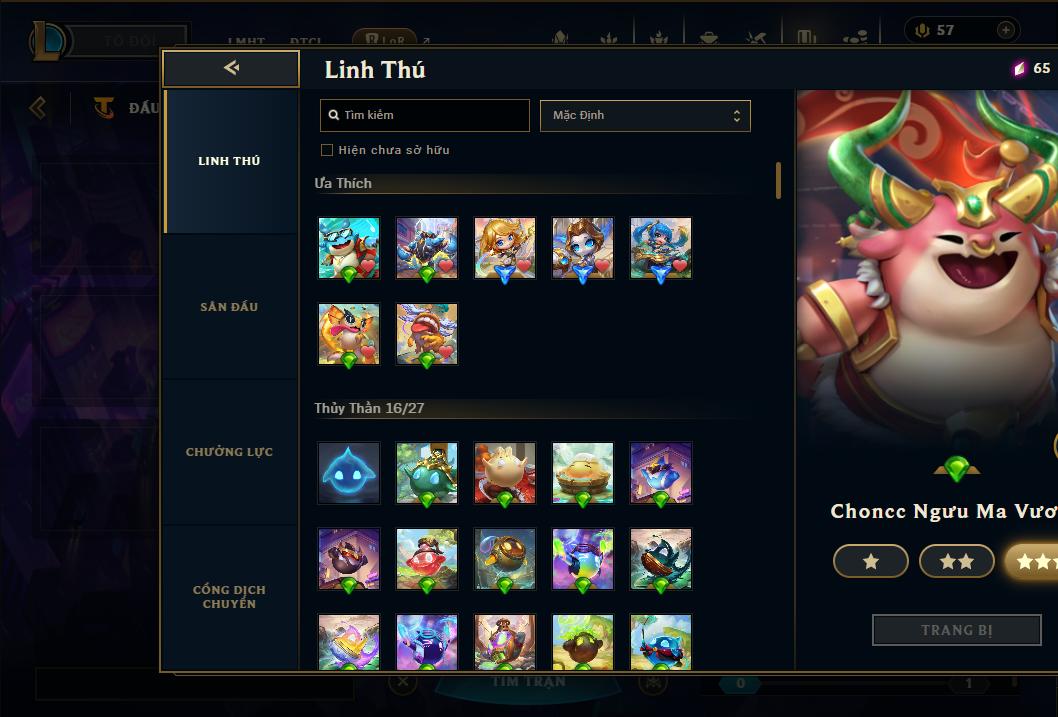Image resolution: width=1058 pixels, height=717 pixels.
Task: Toggle the Hiện chưa sở hữu checkbox
Action: (x=327, y=150)
